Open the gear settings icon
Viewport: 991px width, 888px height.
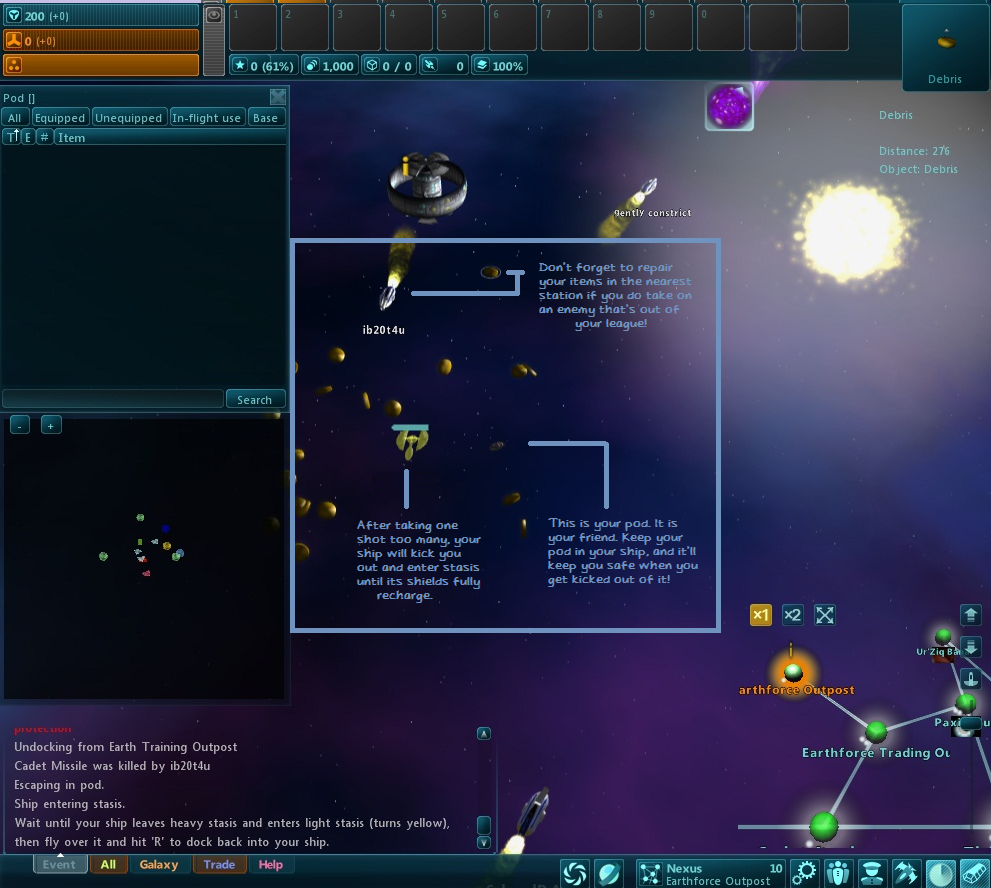tap(805, 872)
